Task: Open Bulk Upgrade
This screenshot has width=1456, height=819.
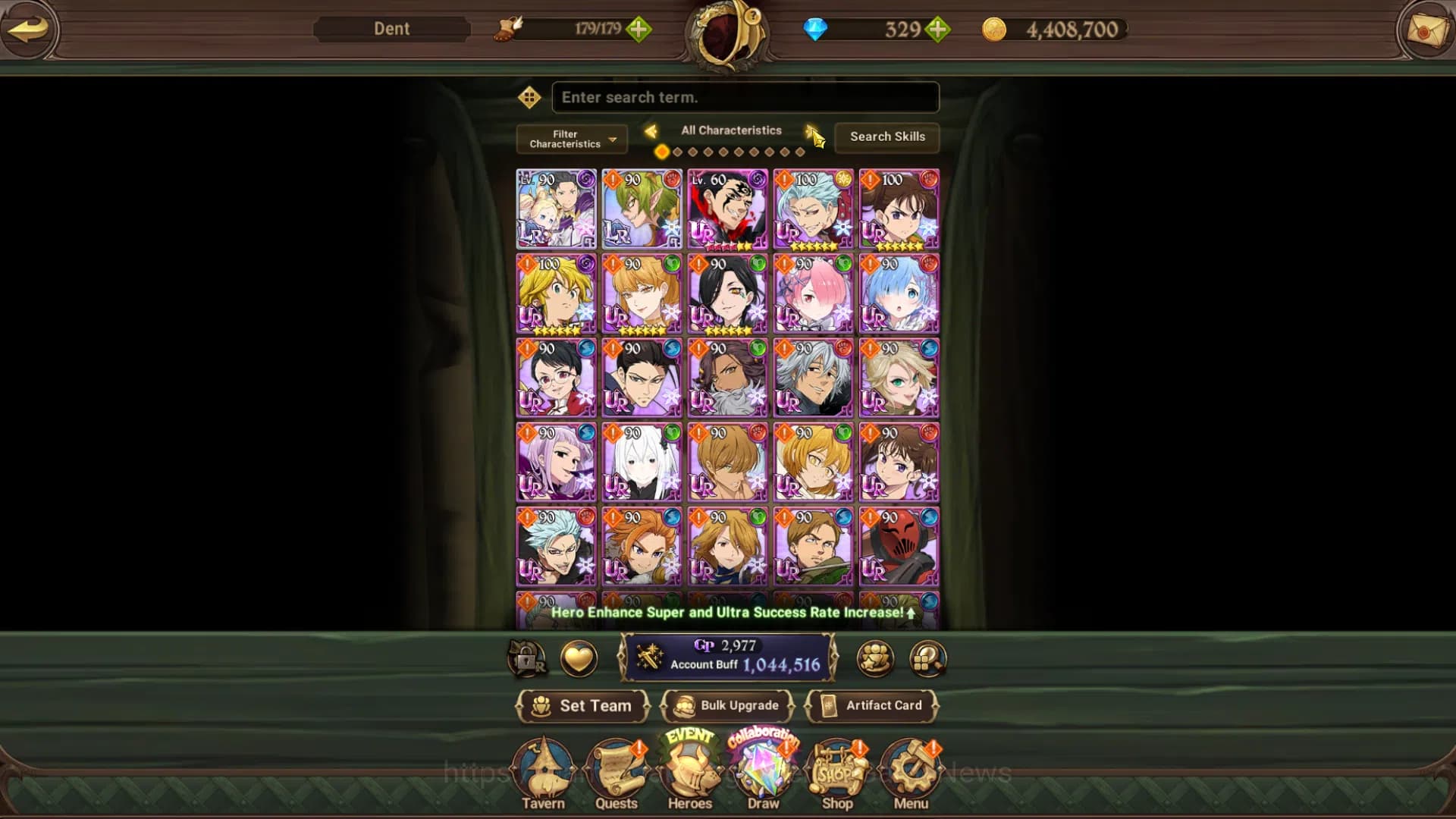Action: click(x=727, y=705)
